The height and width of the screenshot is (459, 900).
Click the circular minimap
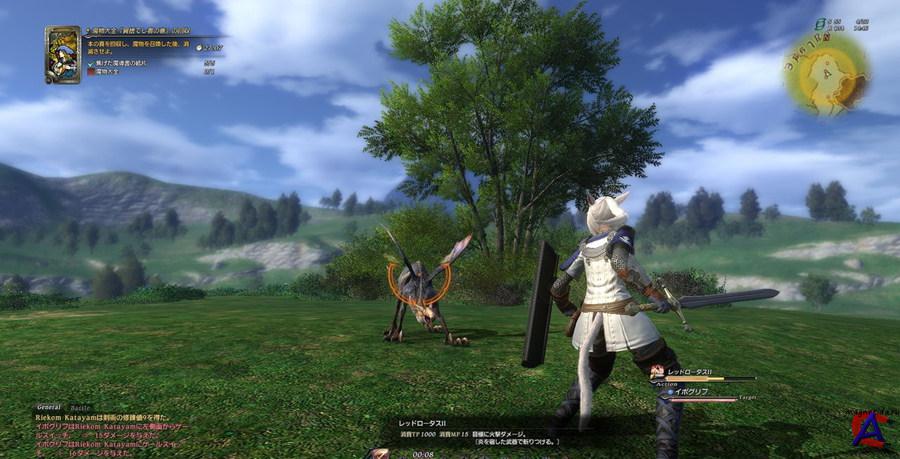point(825,71)
